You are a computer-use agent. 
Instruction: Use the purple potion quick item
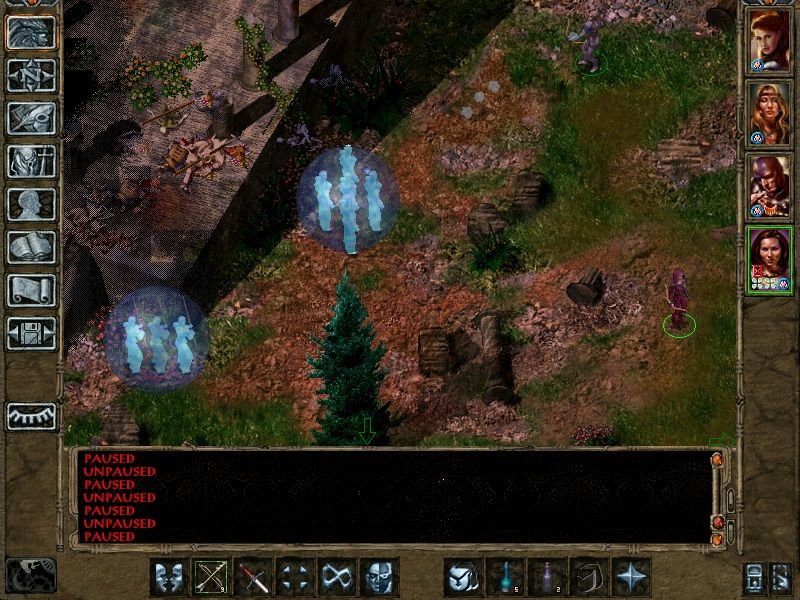pyautogui.click(x=548, y=577)
